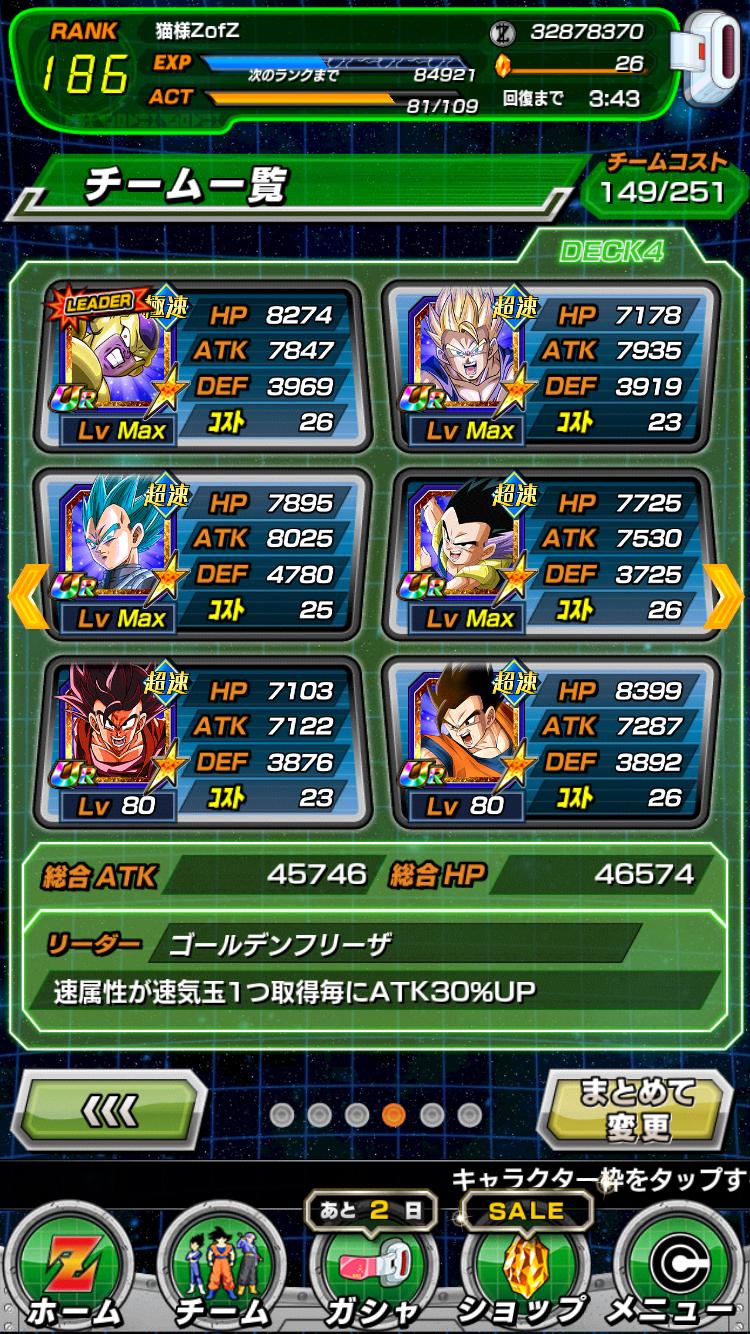Viewport: 750px width, 1334px height.
Task: Tap the scouter device icon
Action: 707,55
